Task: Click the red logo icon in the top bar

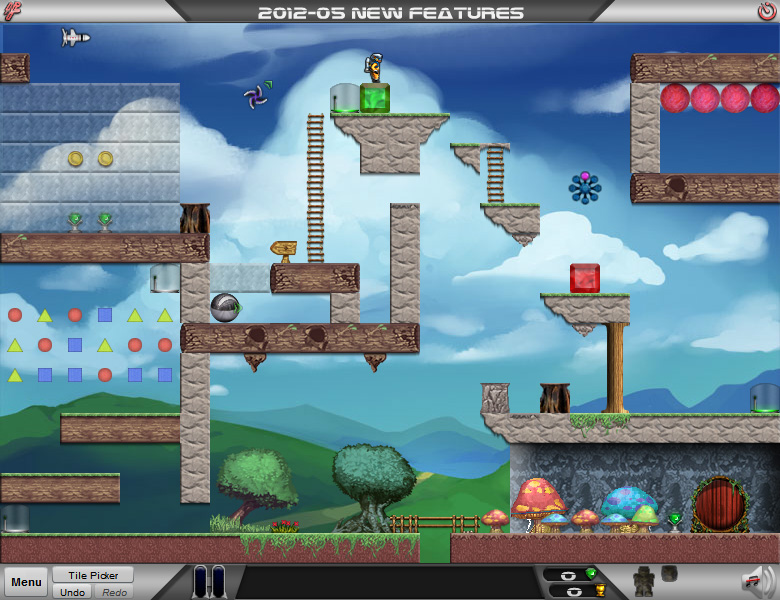Action: coord(14,12)
